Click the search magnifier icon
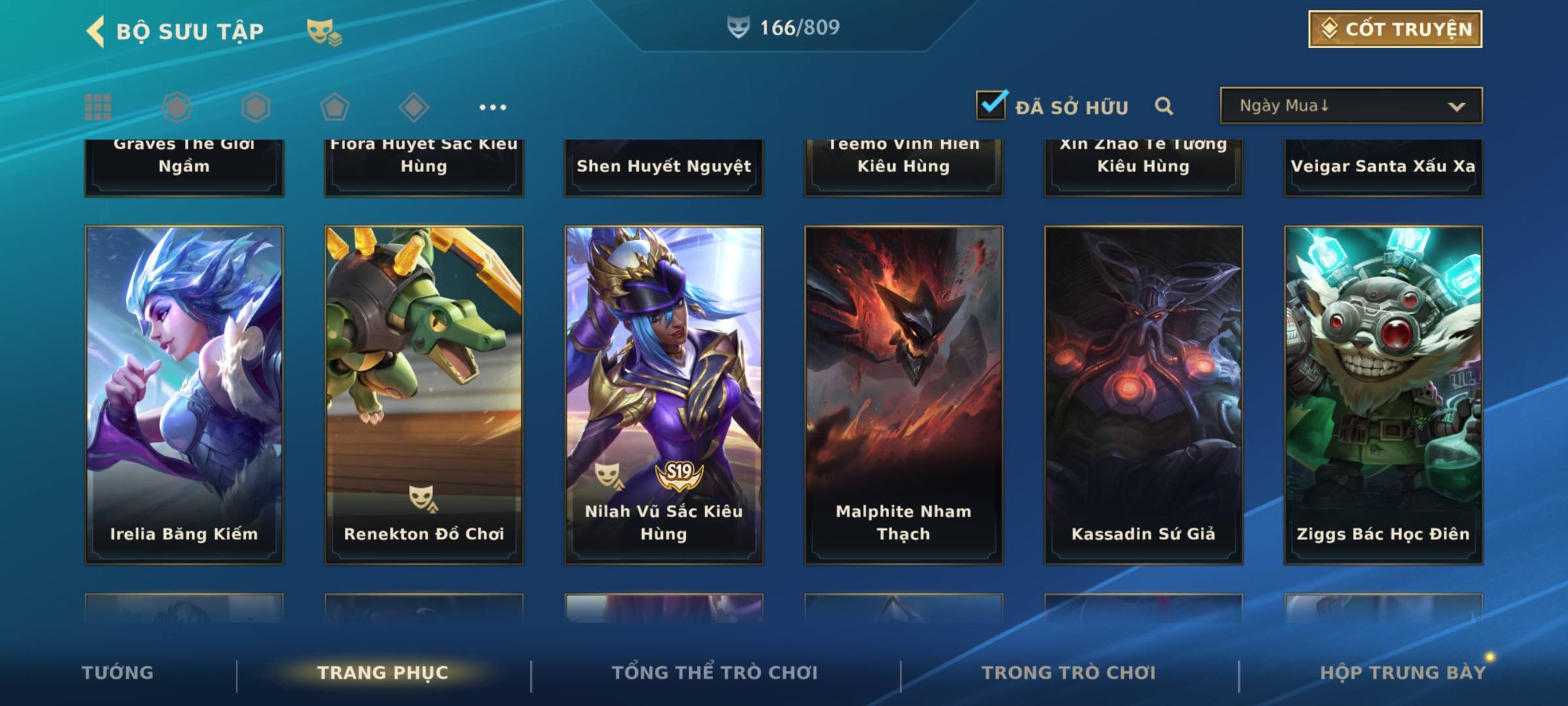Viewport: 1568px width, 706px height. pyautogui.click(x=1164, y=106)
